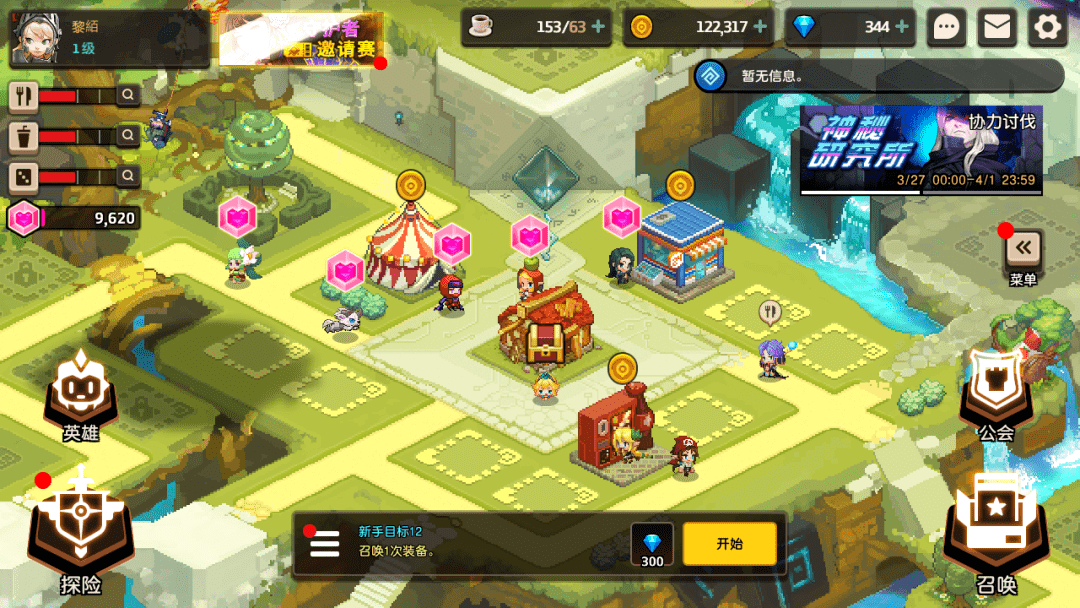
Task: Inspect the fork and knife hunger gauge
Action: click(x=24, y=96)
